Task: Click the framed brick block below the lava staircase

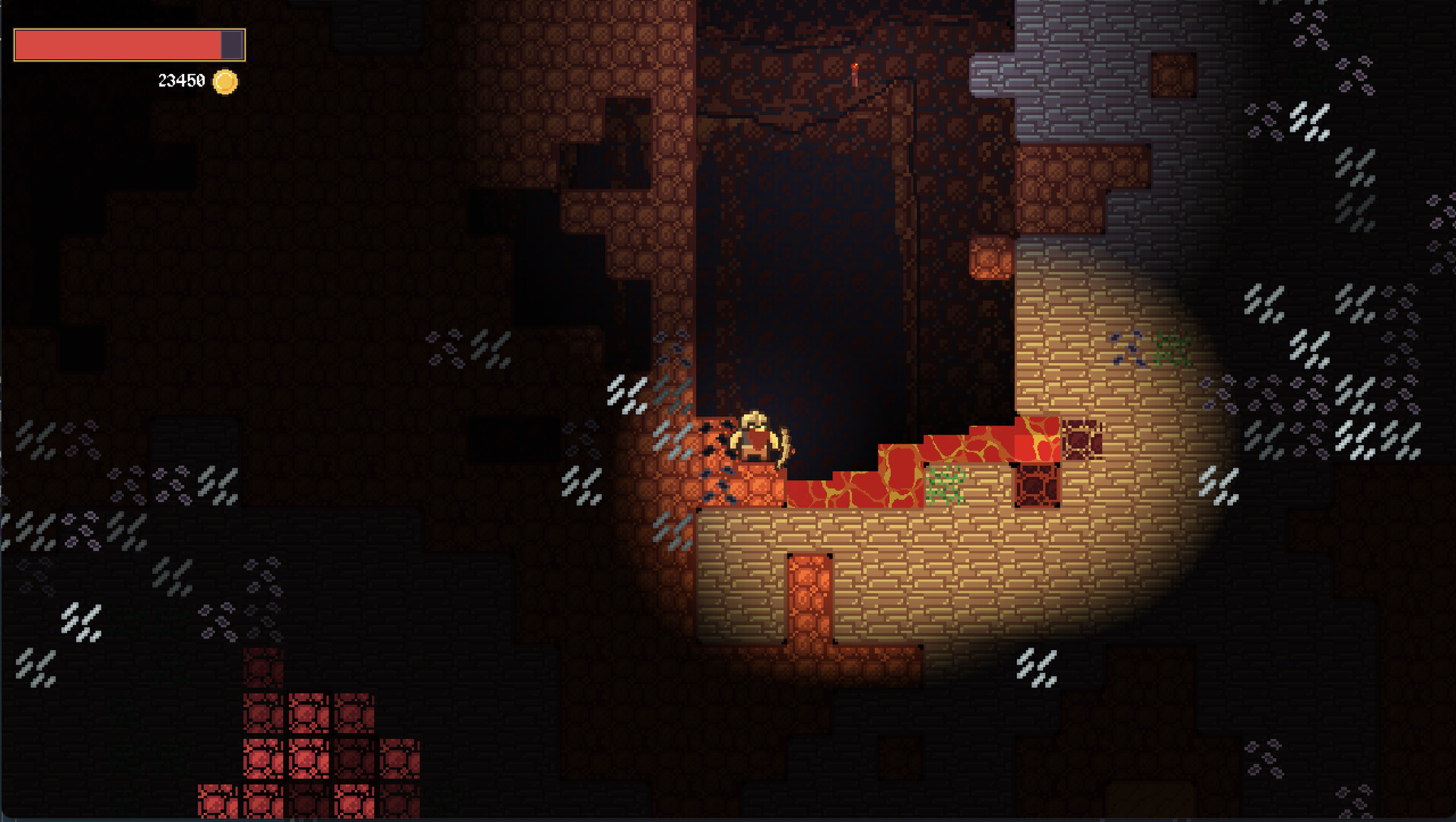Action: coord(1038,486)
